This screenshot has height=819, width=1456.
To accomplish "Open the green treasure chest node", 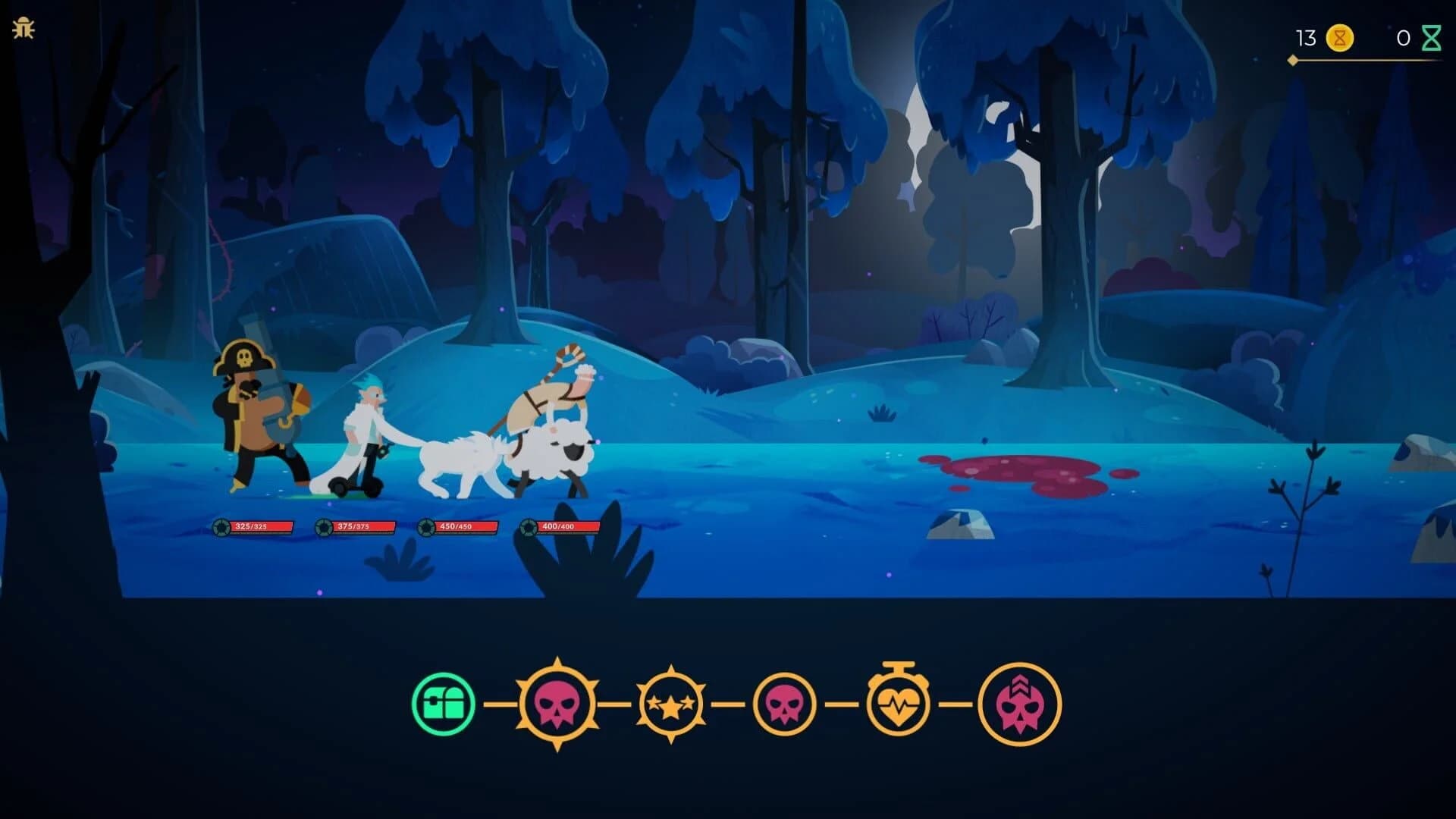I will coord(443,704).
